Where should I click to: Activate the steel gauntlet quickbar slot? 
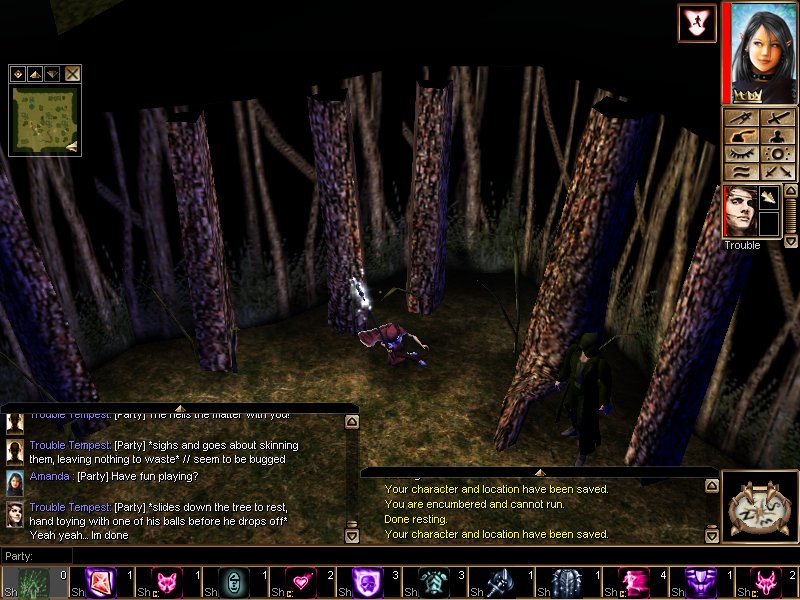pos(497,582)
